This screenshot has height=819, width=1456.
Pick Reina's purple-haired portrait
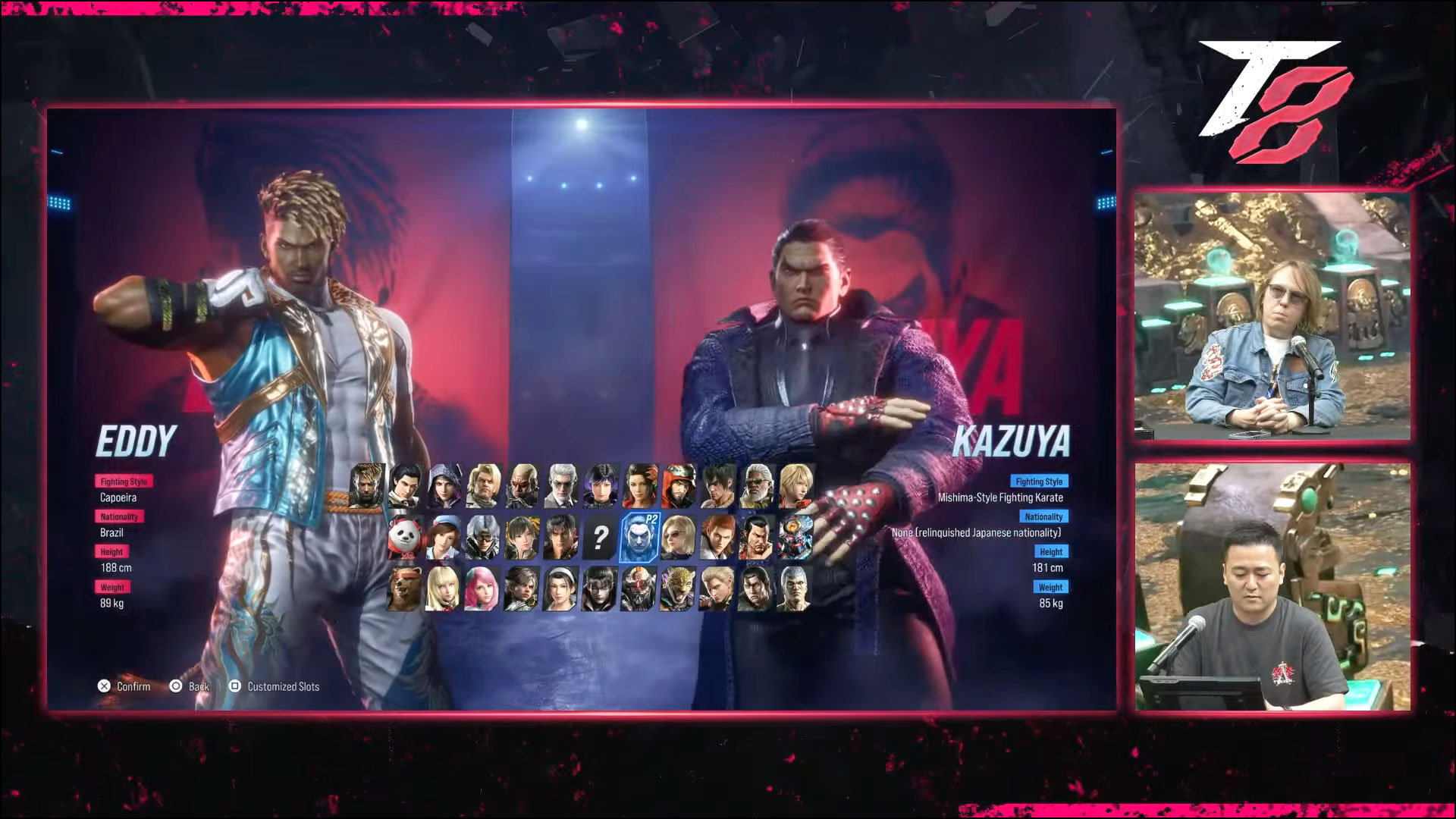(x=600, y=488)
